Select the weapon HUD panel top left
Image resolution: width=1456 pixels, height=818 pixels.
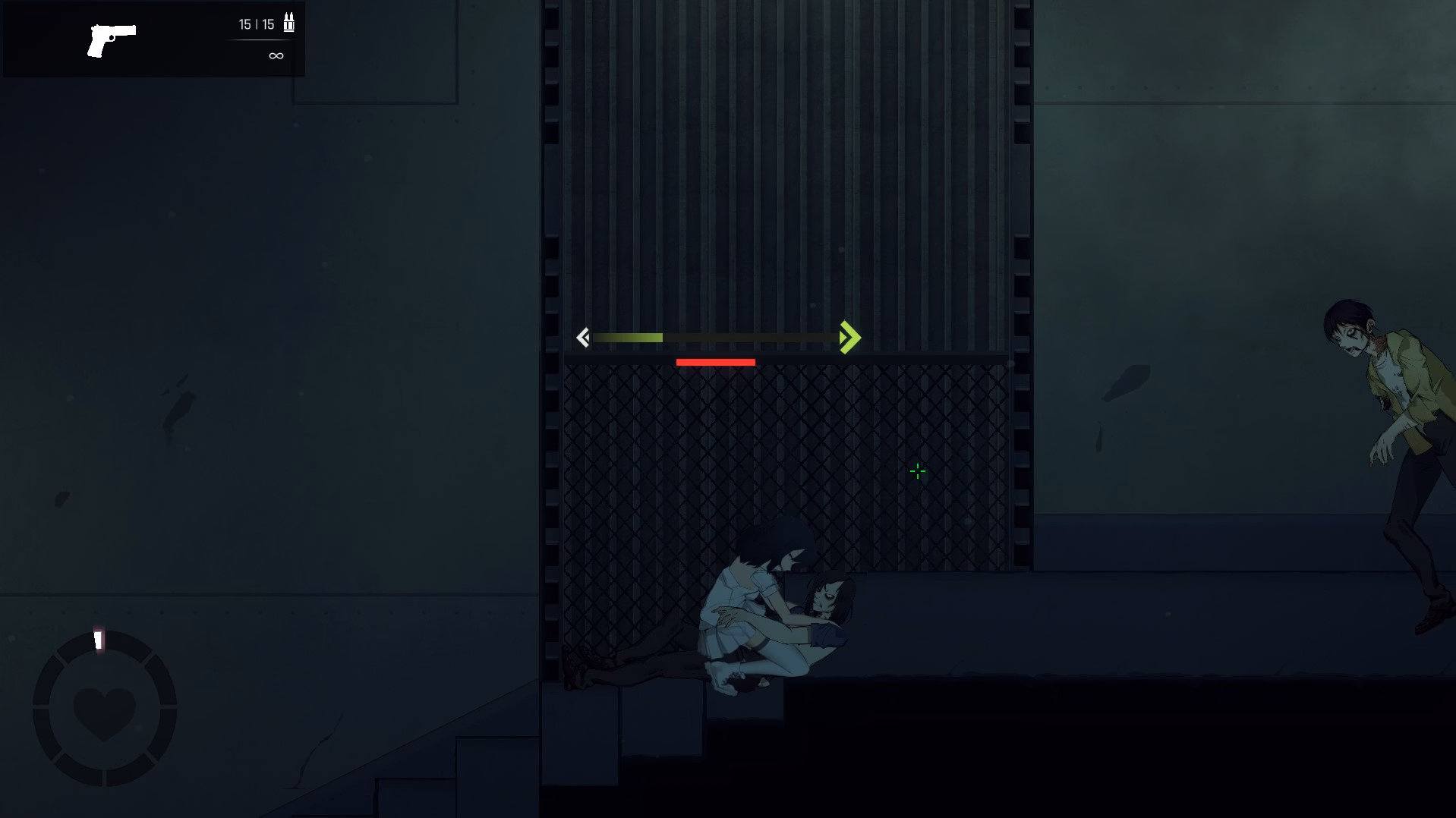[152, 39]
